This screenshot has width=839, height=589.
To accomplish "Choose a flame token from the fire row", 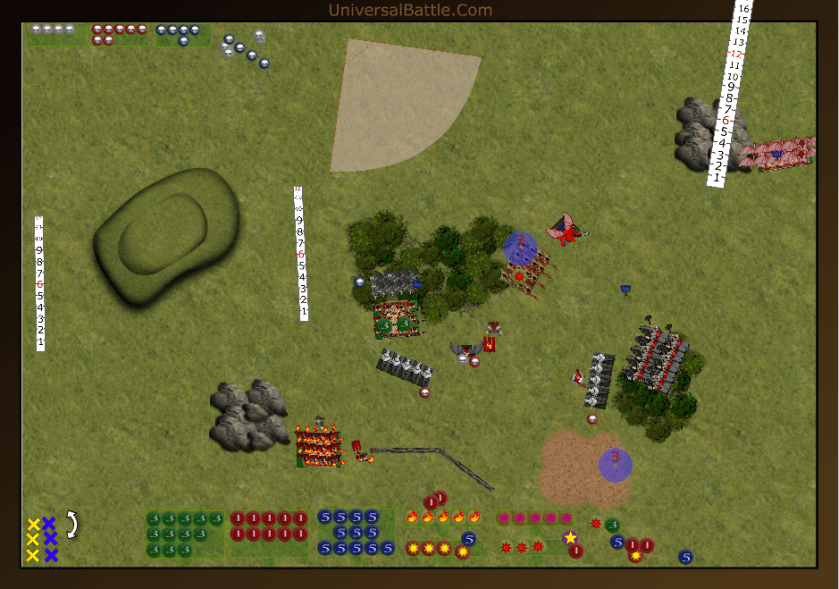I will (x=443, y=517).
